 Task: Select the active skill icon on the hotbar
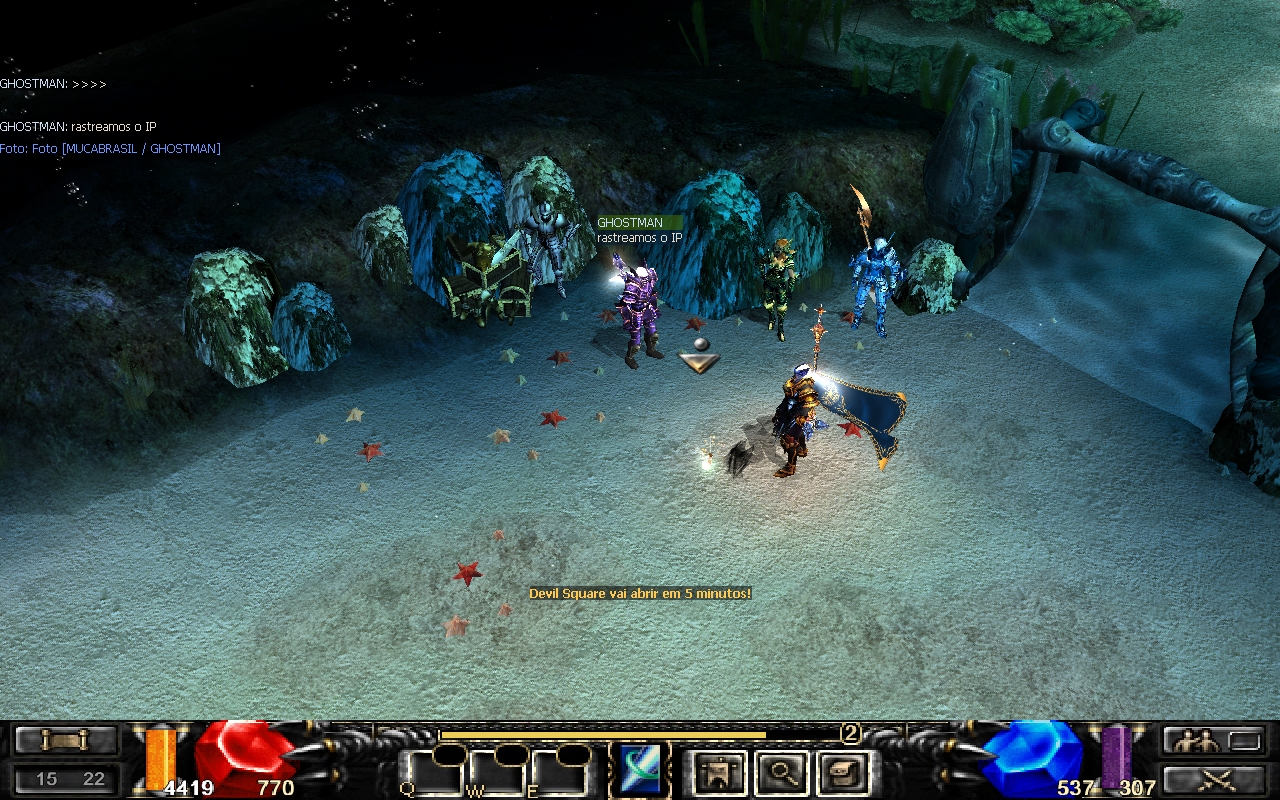pyautogui.click(x=640, y=770)
